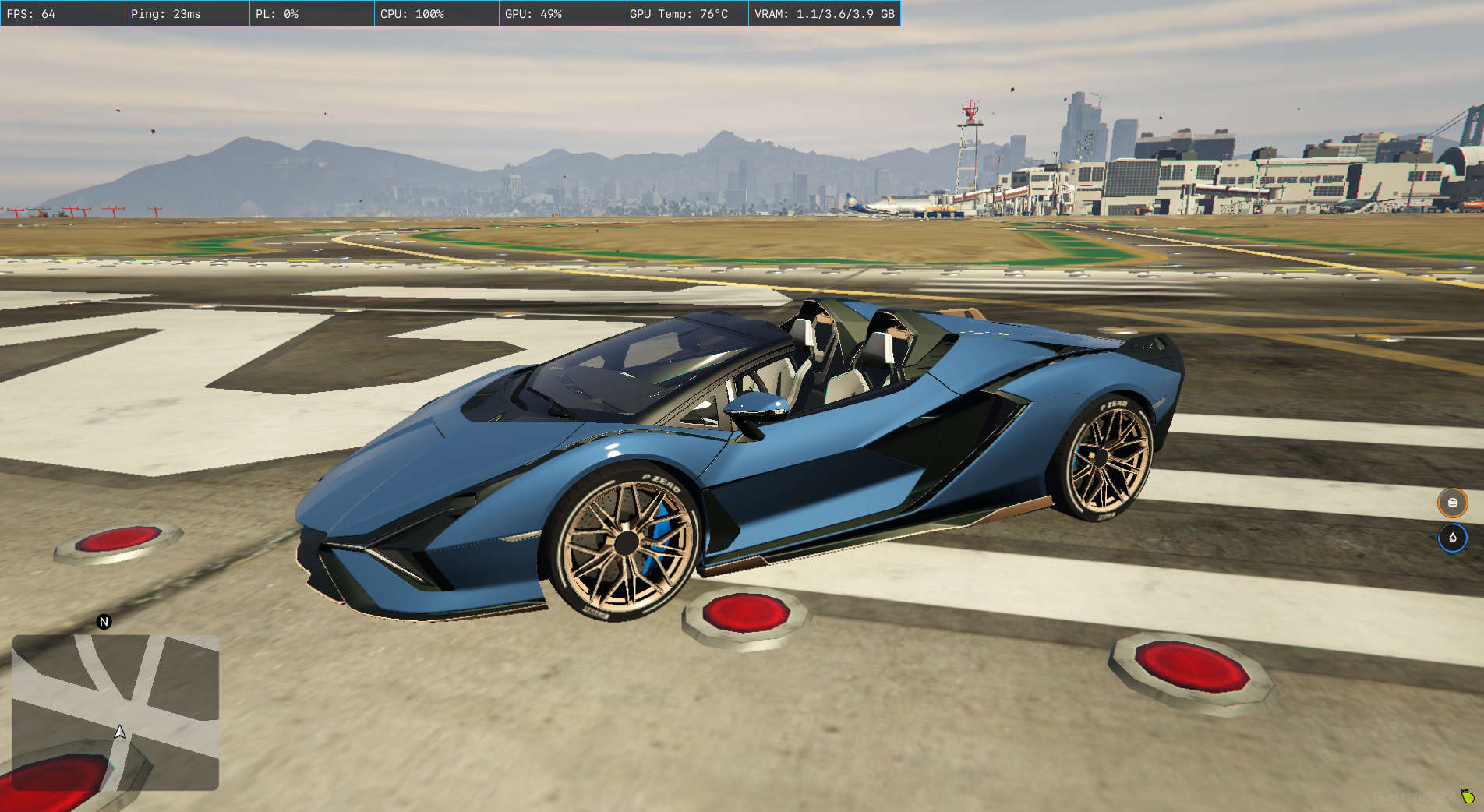The height and width of the screenshot is (812, 1484).
Task: Select the burger hunger status icon
Action: click(x=1452, y=503)
